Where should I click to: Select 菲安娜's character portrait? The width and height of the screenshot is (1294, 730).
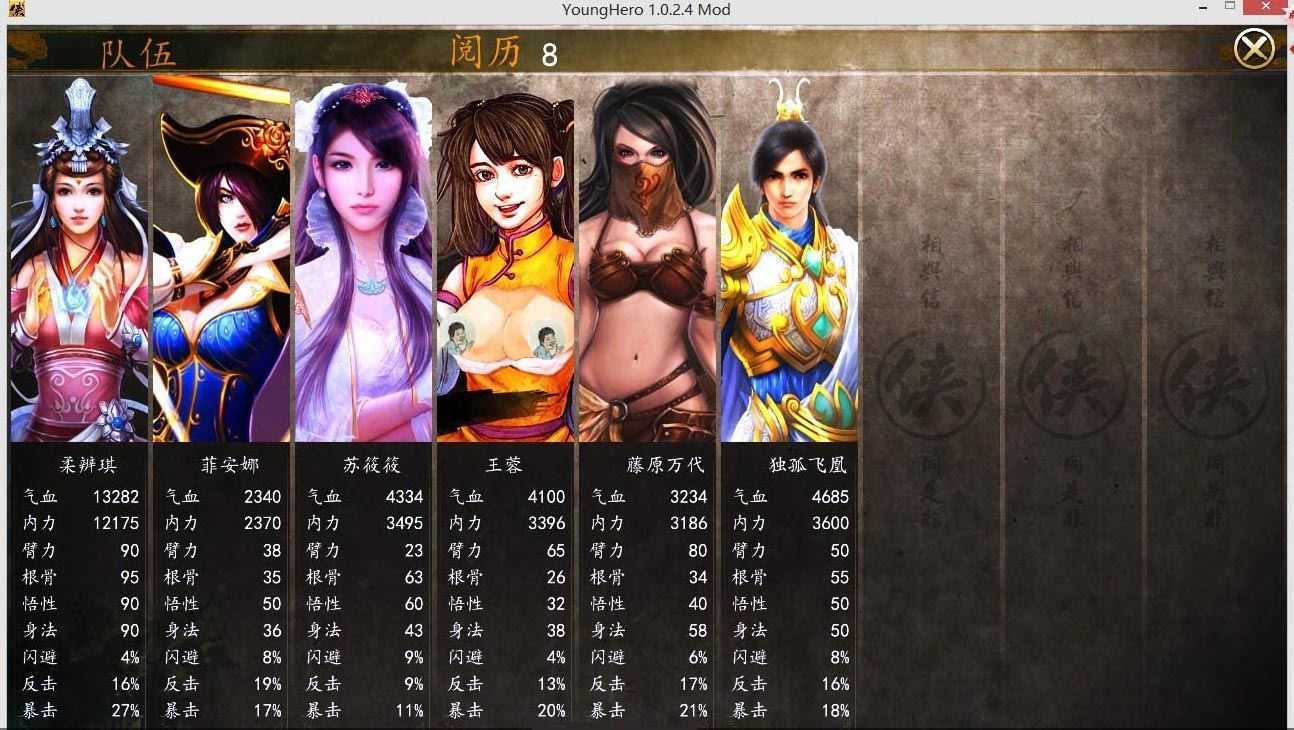[x=221, y=260]
